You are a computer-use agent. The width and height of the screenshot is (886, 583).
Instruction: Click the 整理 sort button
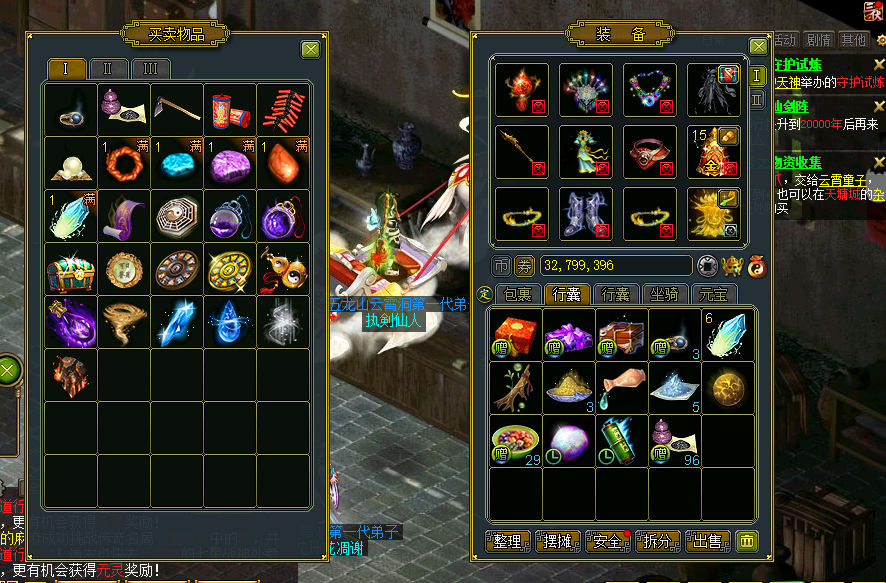(508, 541)
